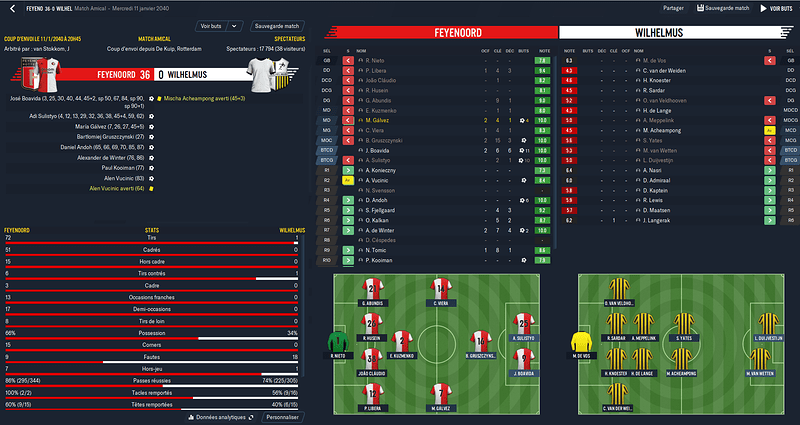Click C. Viera's shirt on the Feyenoord pitch

(442, 290)
